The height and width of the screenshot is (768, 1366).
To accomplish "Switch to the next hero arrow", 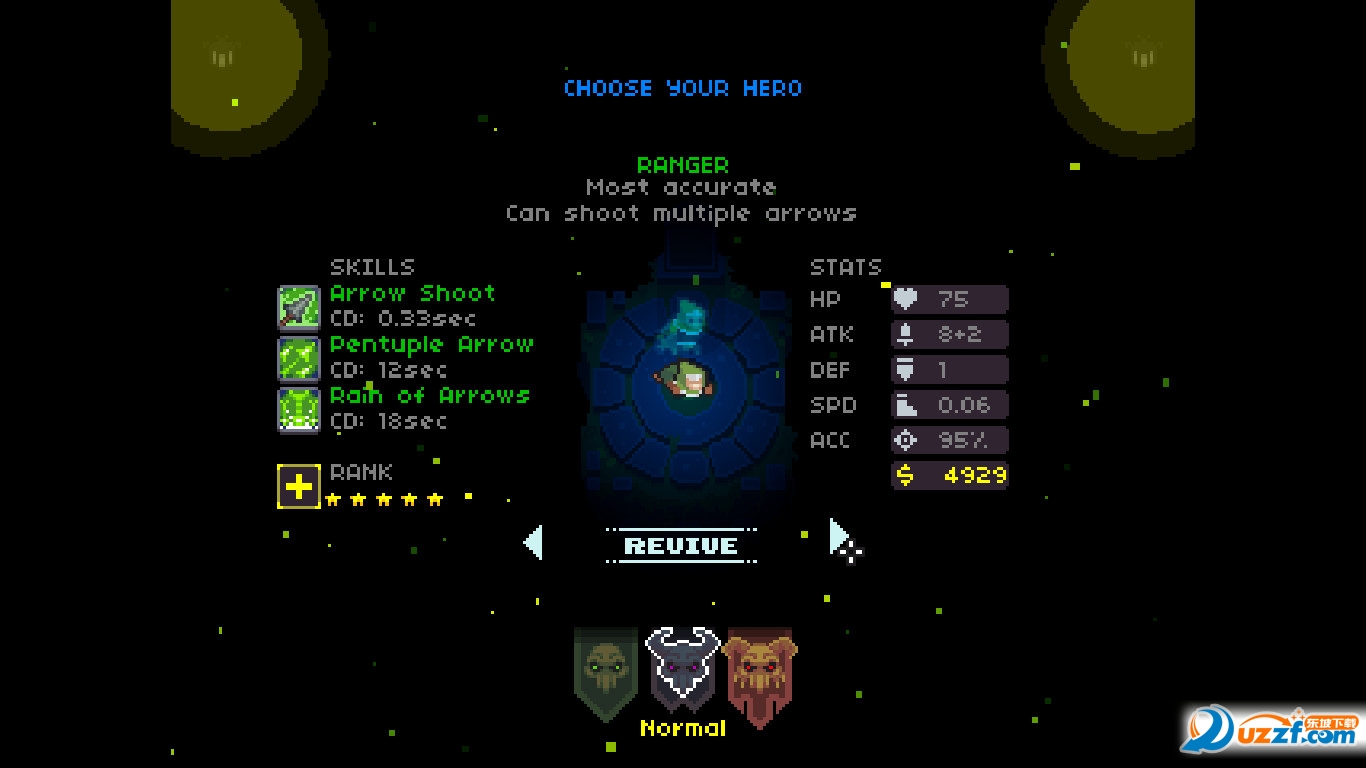I will 840,537.
